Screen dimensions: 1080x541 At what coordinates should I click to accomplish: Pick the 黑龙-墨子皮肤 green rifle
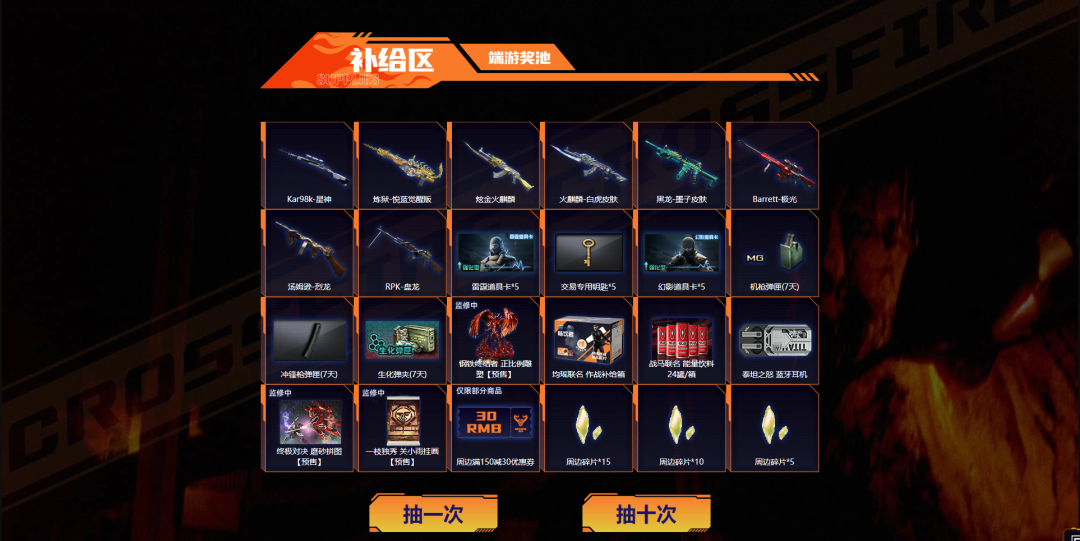680,165
